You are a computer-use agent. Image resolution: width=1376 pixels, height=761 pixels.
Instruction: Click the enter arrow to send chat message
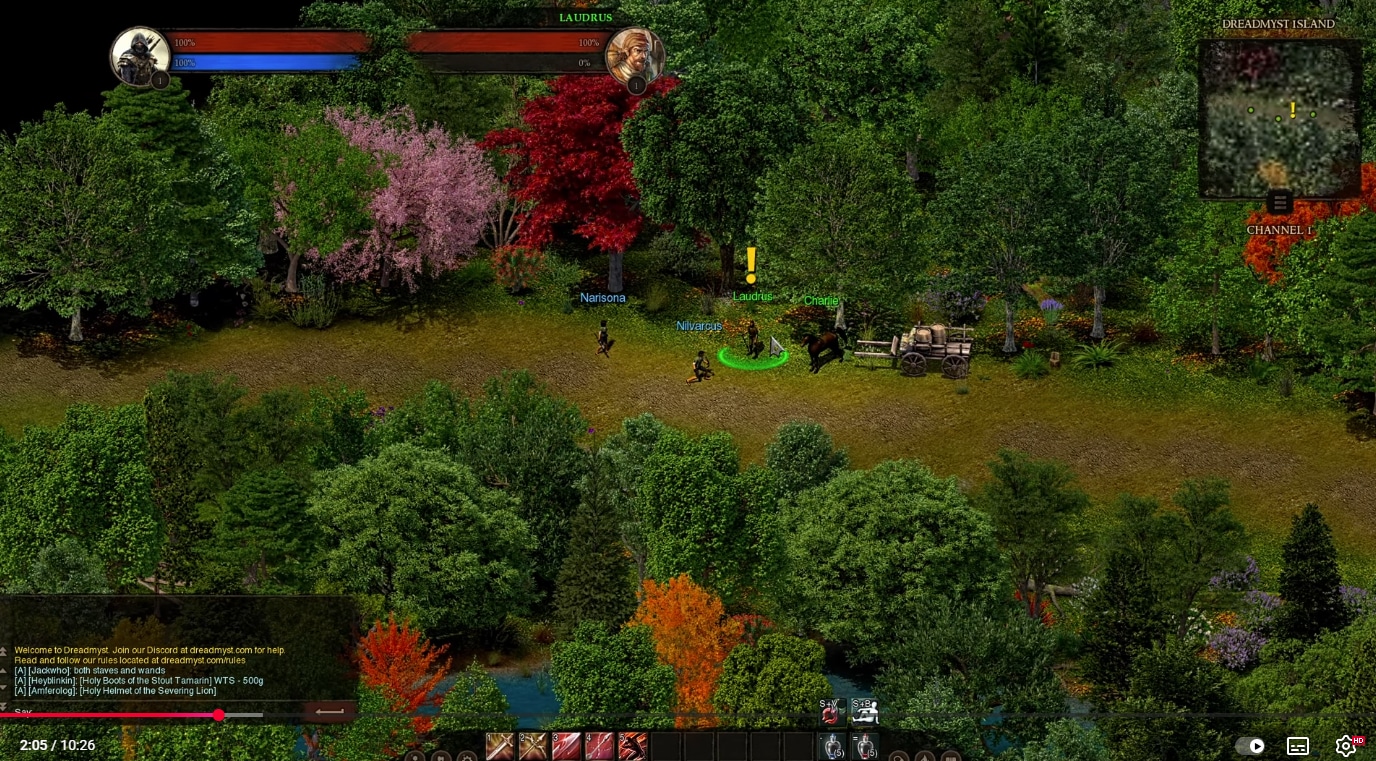(329, 711)
